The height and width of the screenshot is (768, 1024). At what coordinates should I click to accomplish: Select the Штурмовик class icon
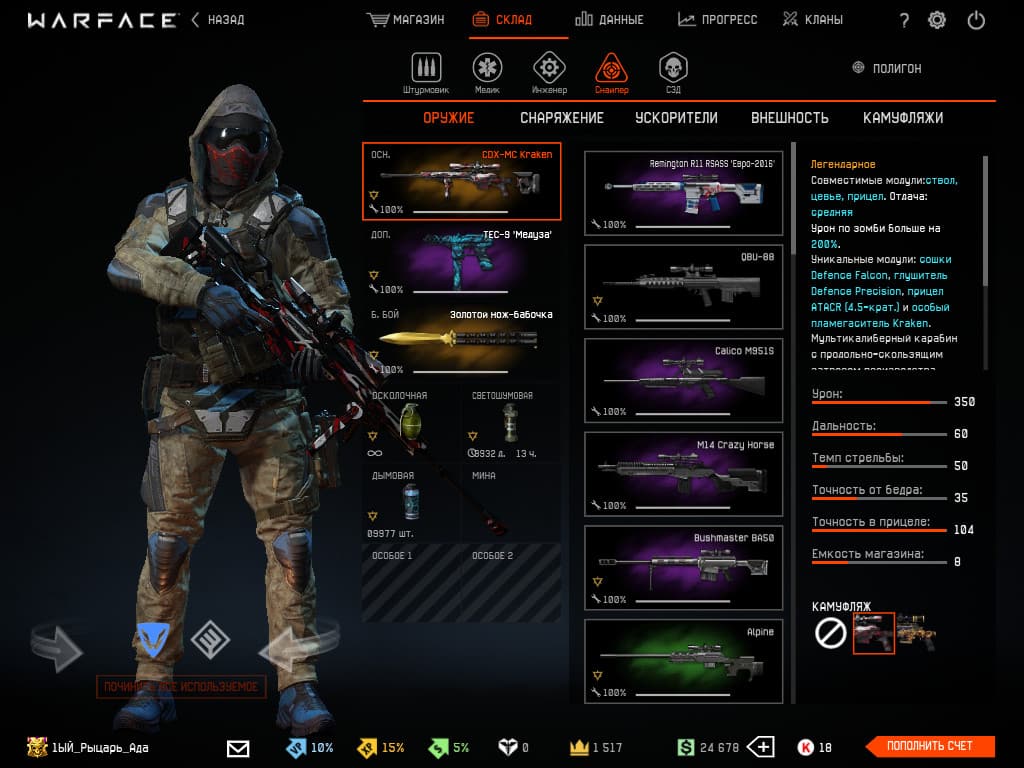[427, 71]
